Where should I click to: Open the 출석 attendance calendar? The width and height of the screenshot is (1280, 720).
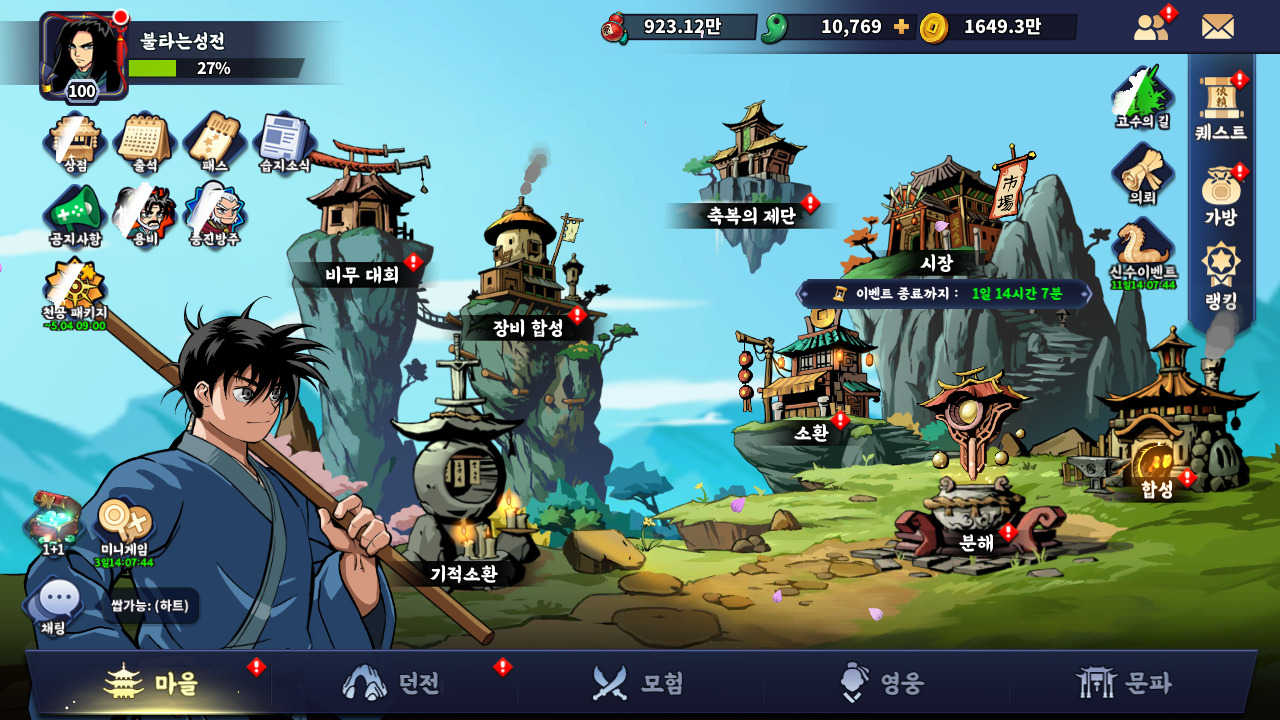click(144, 141)
